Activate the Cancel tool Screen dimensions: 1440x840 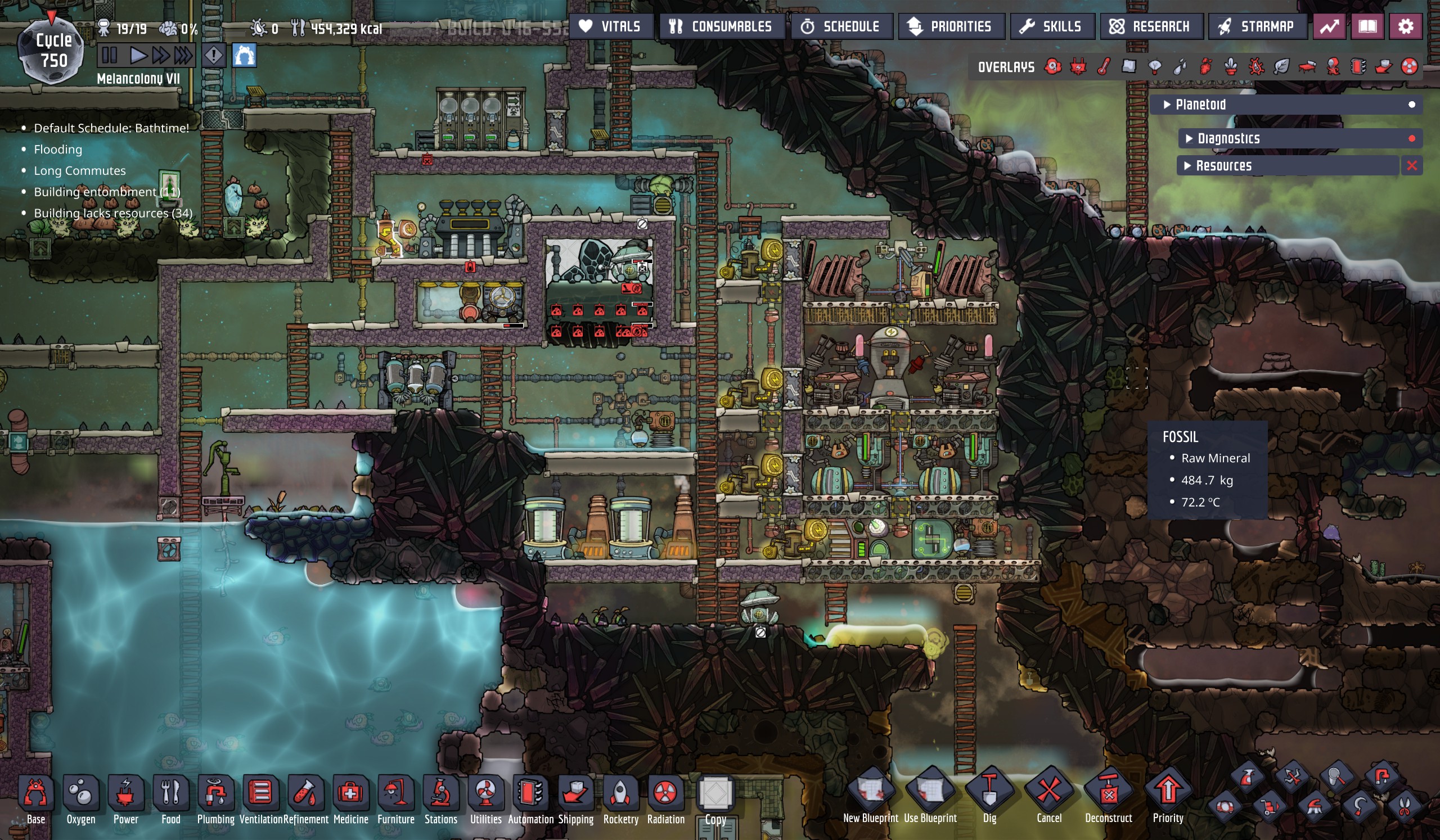[1048, 793]
